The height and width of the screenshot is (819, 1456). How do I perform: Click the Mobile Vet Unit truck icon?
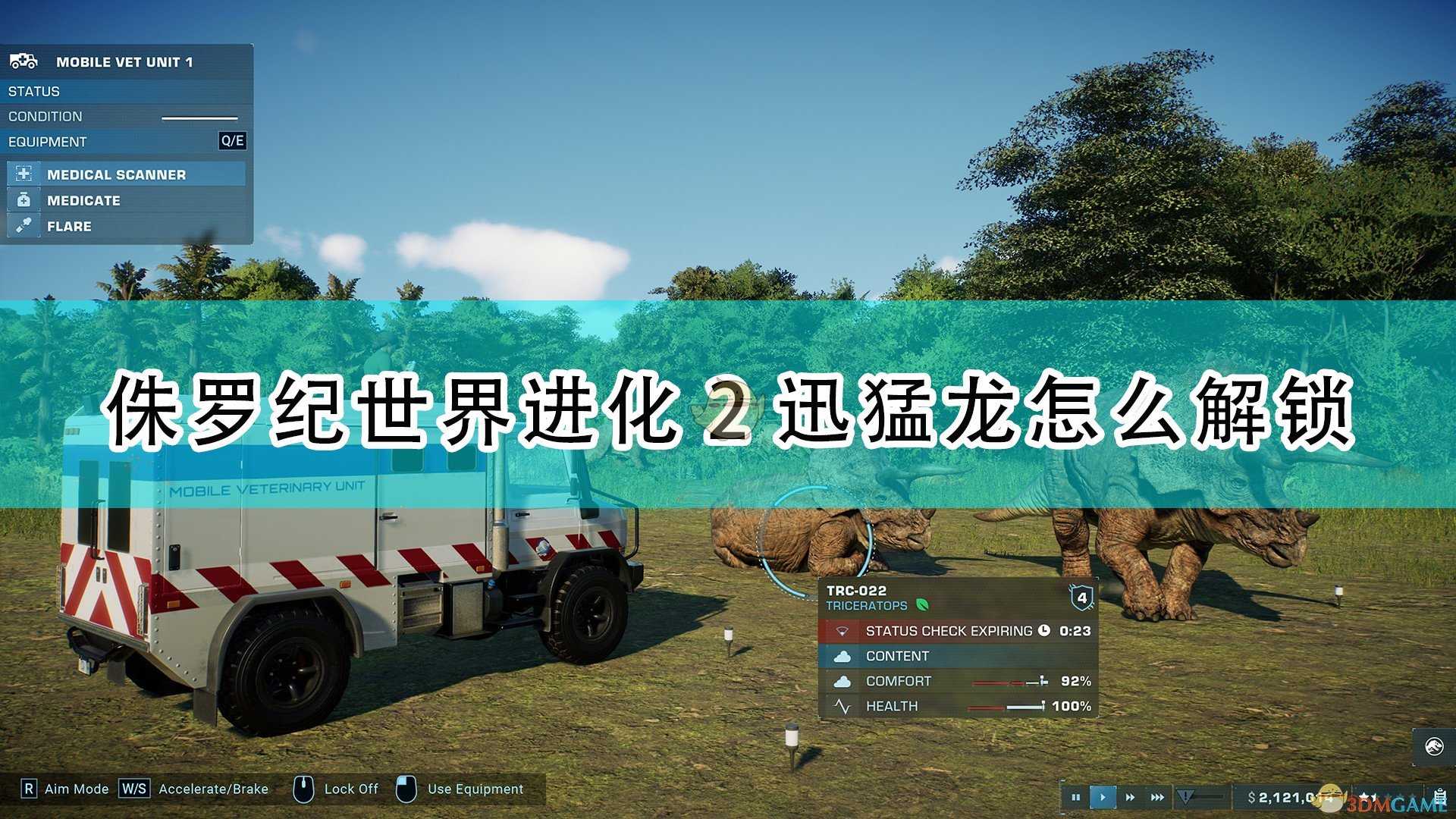23,61
